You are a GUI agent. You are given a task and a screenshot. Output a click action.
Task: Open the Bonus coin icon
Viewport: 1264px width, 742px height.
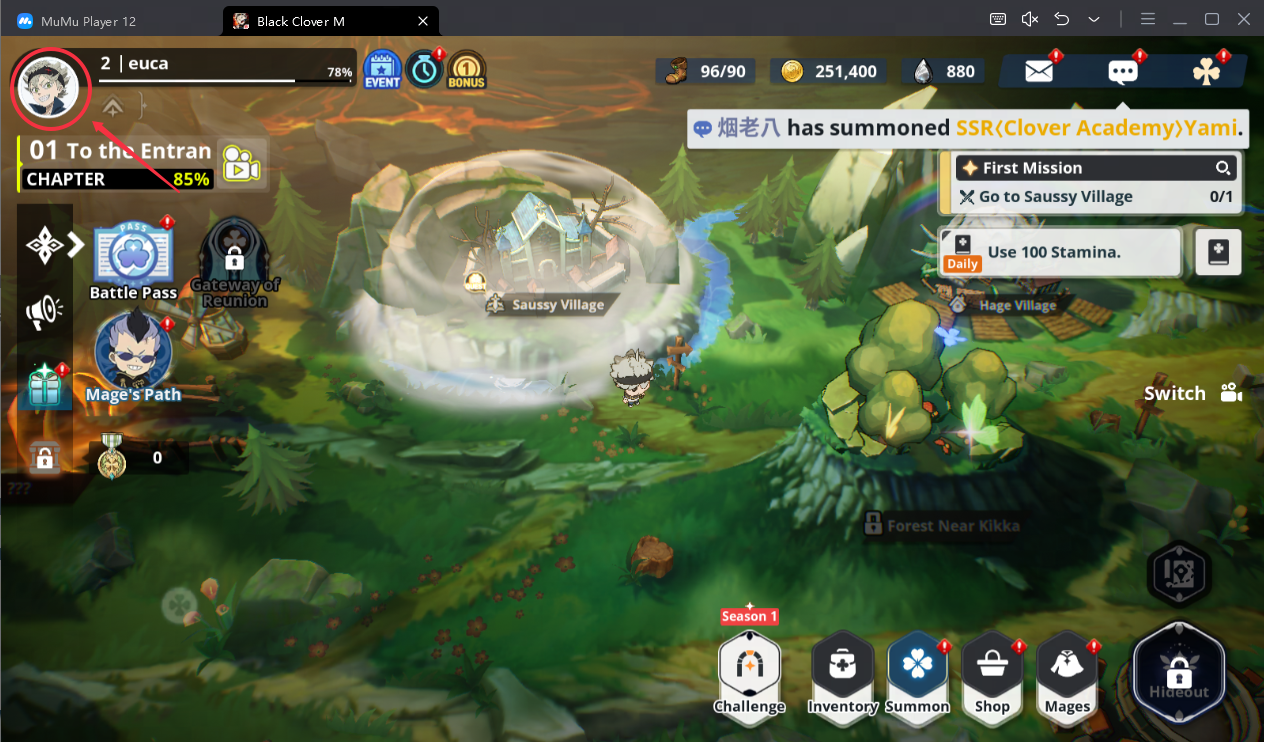[x=466, y=70]
